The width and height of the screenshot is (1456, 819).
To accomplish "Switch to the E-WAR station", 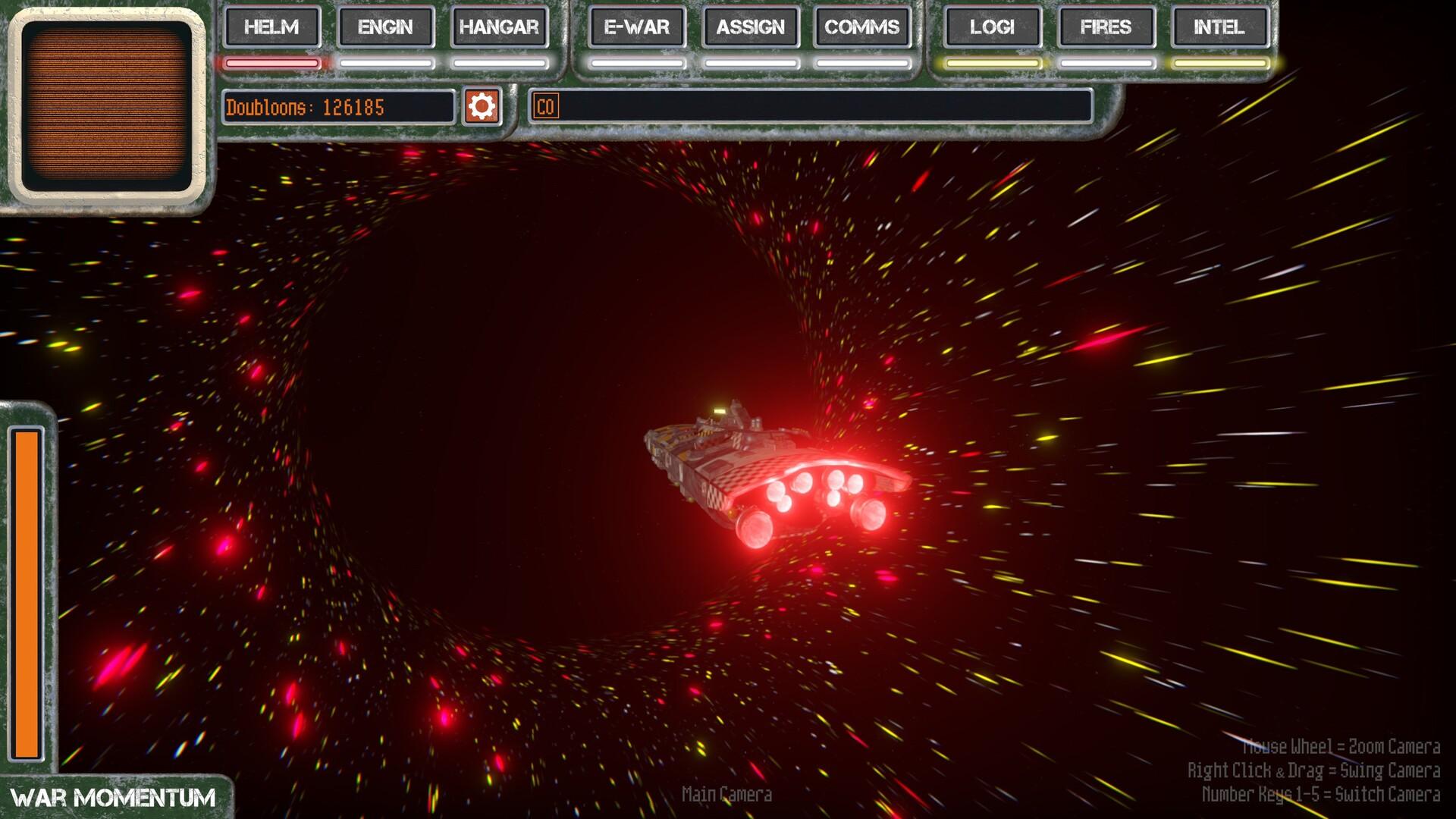I will tap(636, 27).
